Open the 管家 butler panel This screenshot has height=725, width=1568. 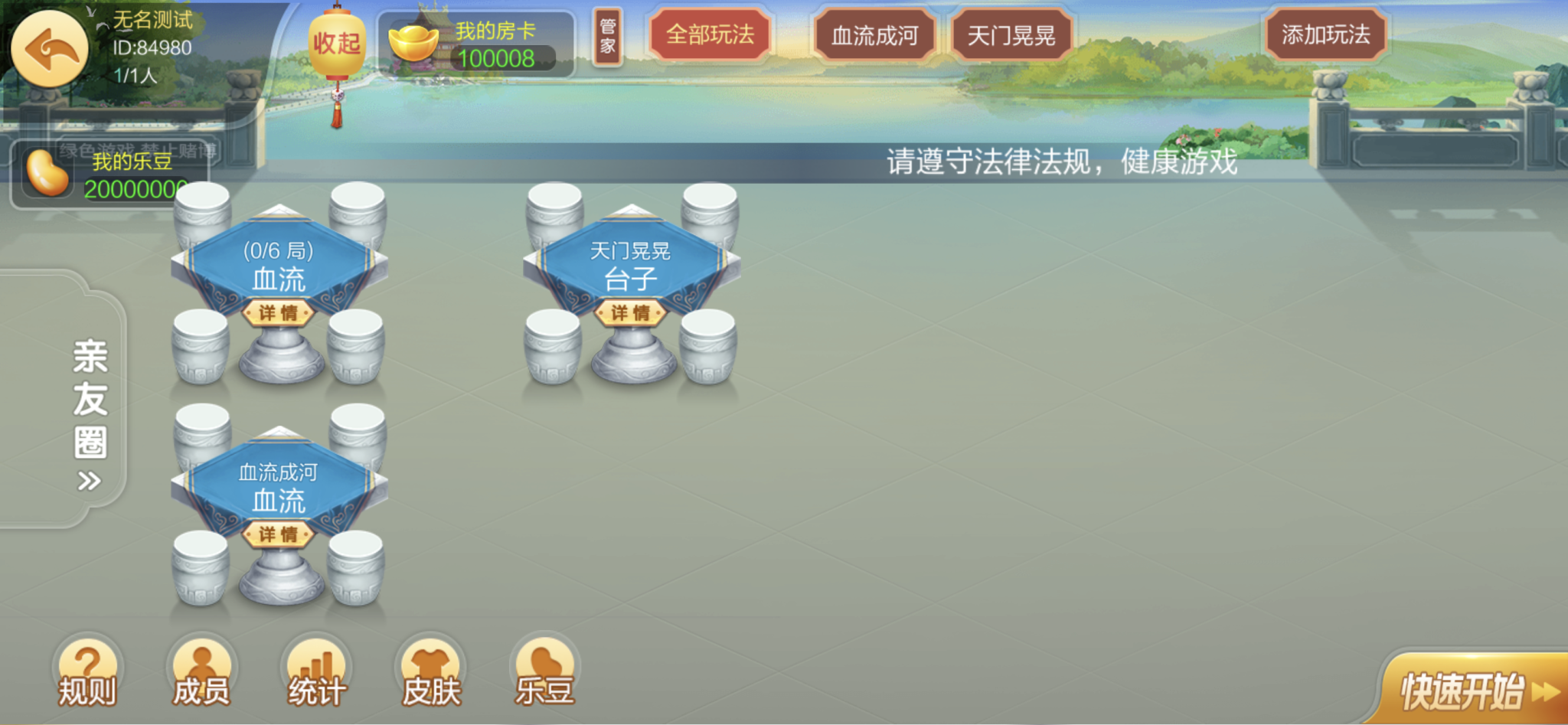pos(607,34)
